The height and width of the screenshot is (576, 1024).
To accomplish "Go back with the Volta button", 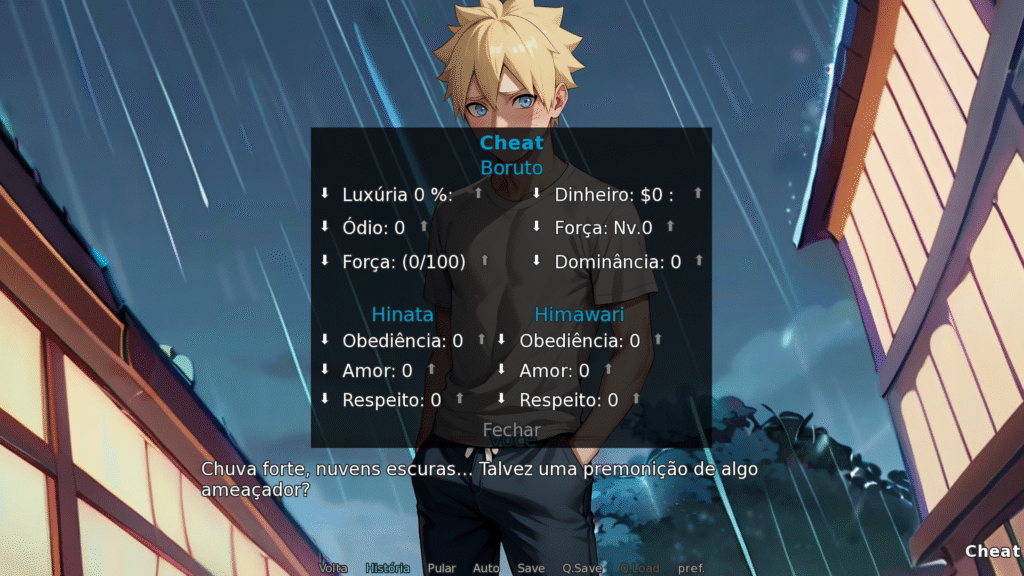I will coord(333,568).
